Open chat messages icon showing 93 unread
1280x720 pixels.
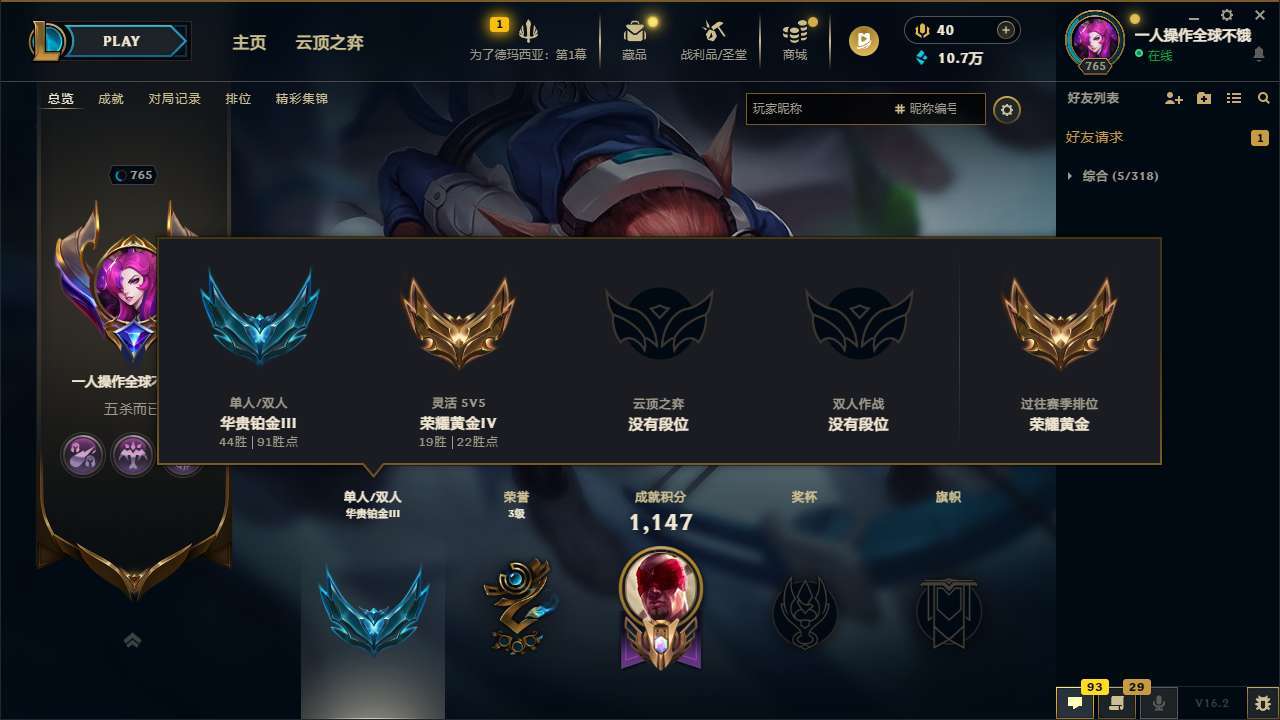point(1075,703)
